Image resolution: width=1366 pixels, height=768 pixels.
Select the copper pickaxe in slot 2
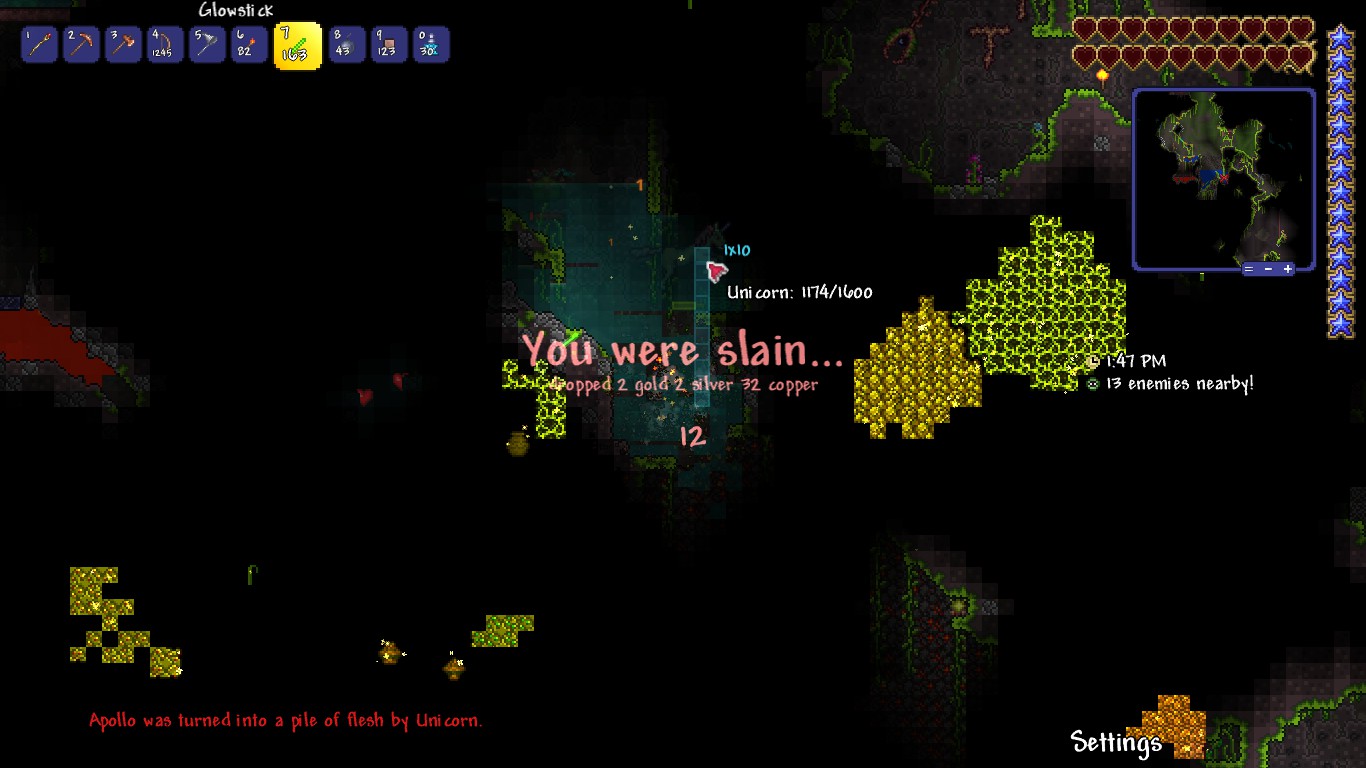[81, 44]
